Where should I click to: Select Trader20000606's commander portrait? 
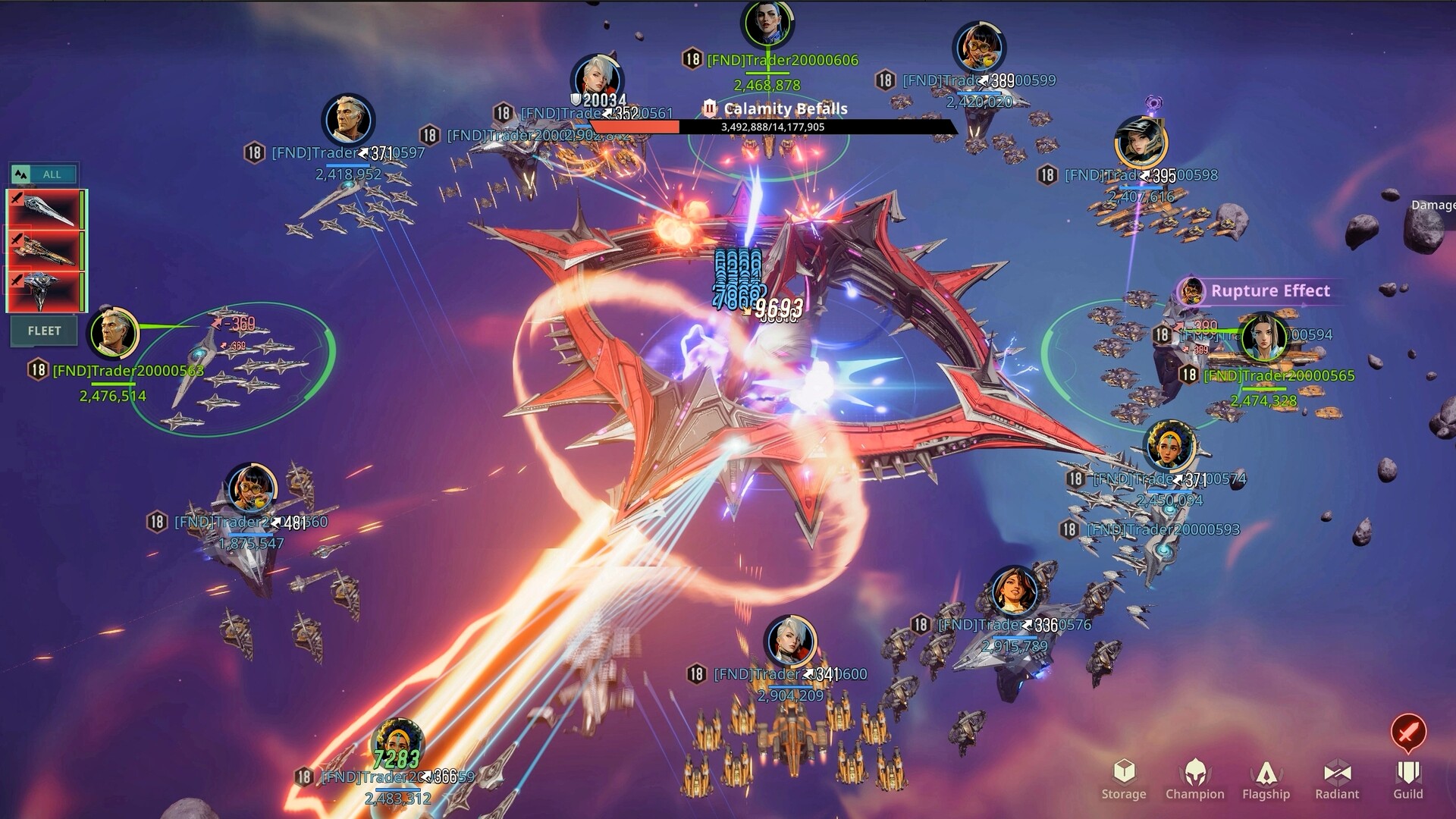(767, 24)
